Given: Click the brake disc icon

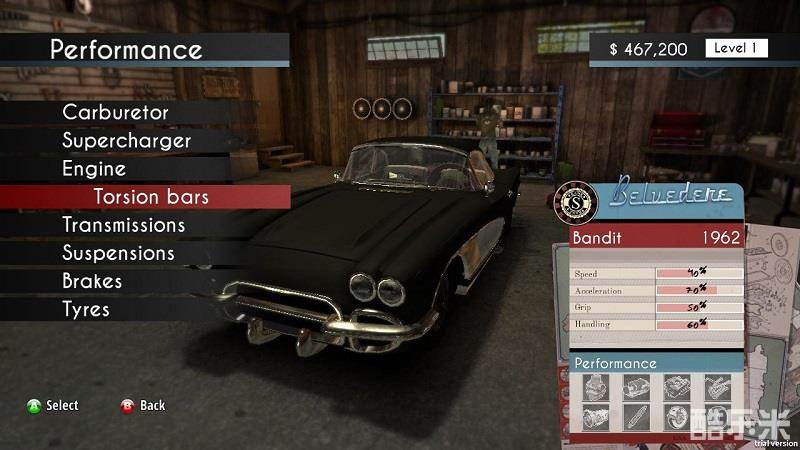Looking at the screenshot, I should tap(676, 416).
